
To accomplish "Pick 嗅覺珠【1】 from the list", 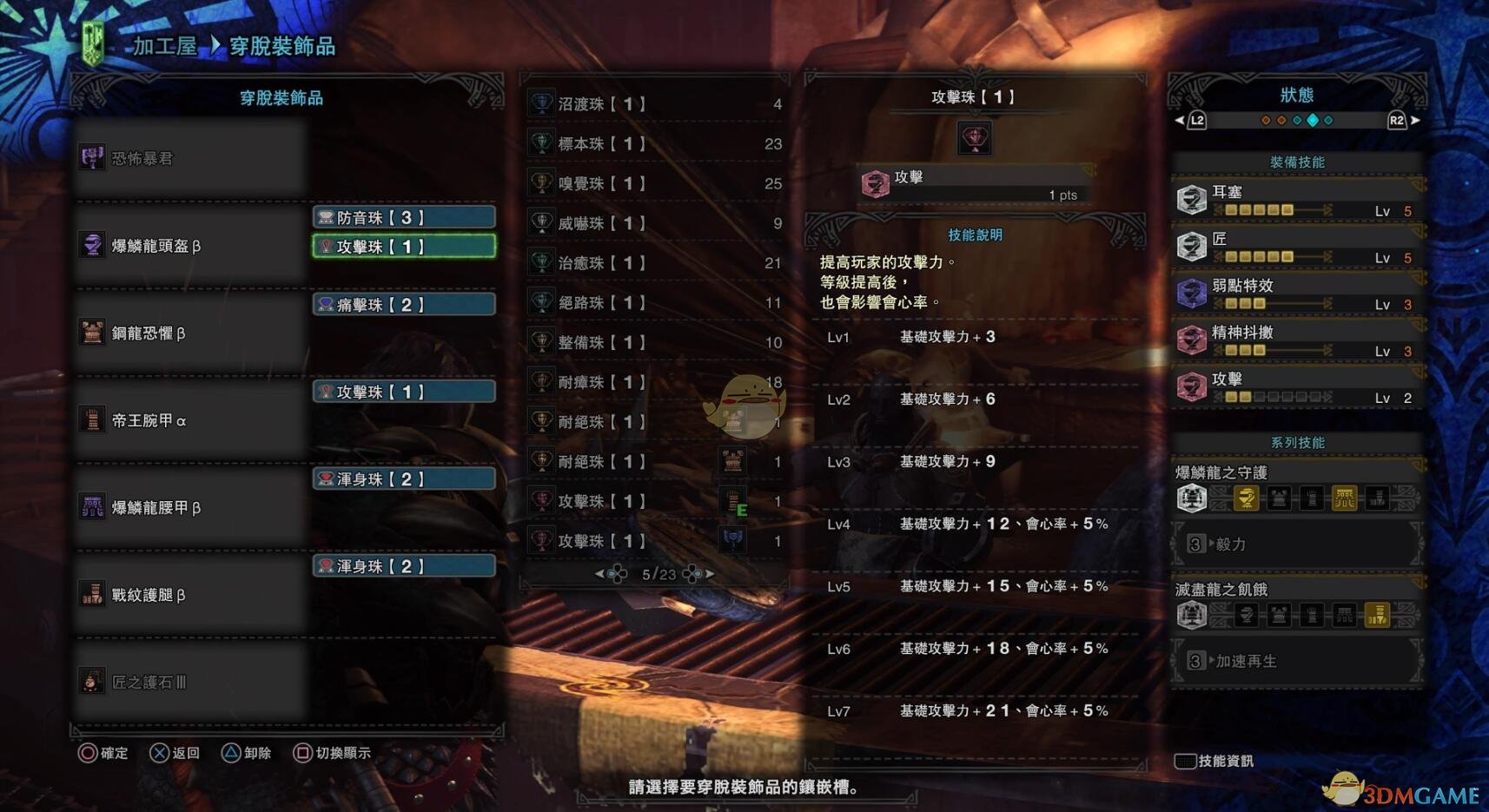I will tap(656, 184).
